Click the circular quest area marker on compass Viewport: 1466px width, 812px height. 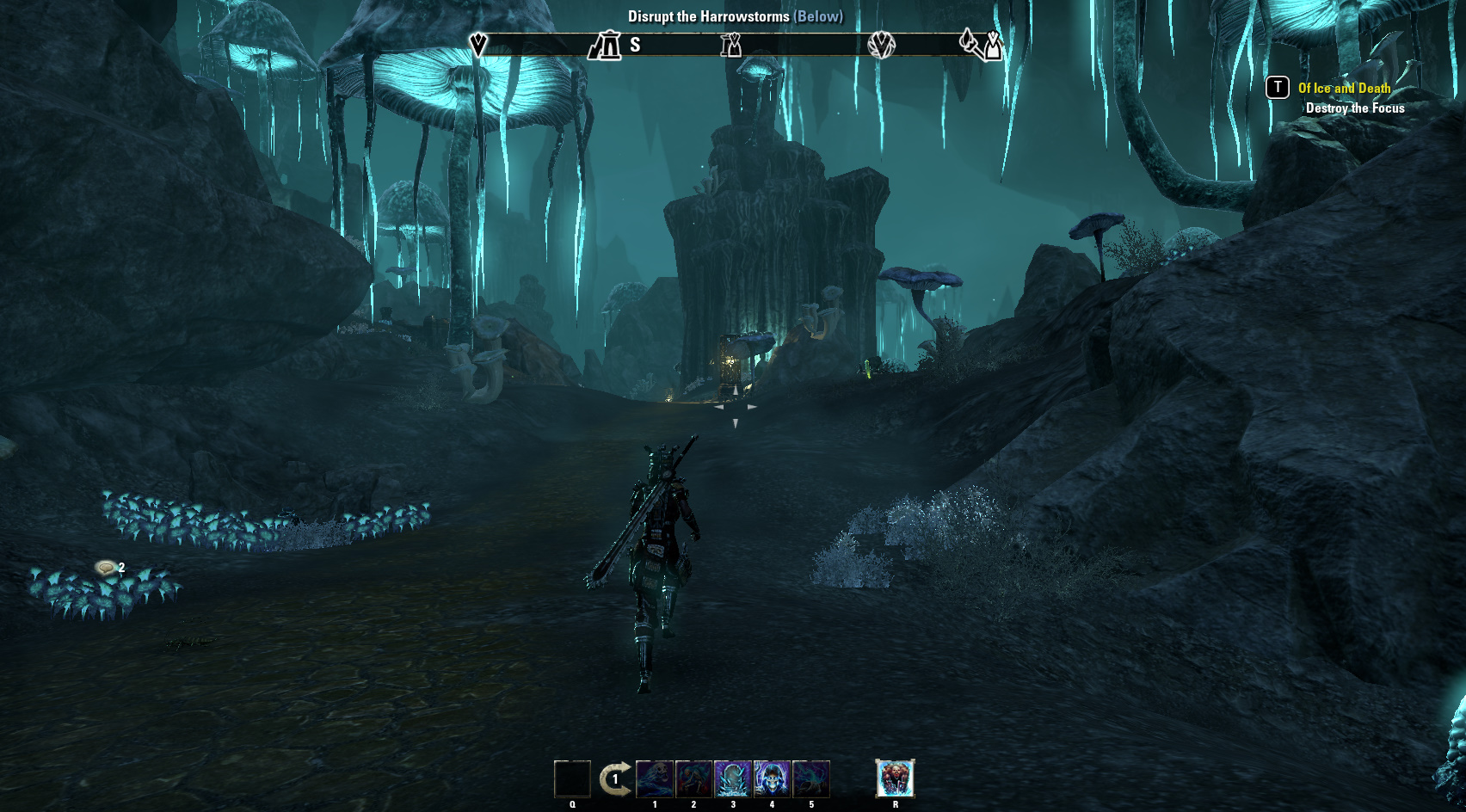click(x=881, y=45)
